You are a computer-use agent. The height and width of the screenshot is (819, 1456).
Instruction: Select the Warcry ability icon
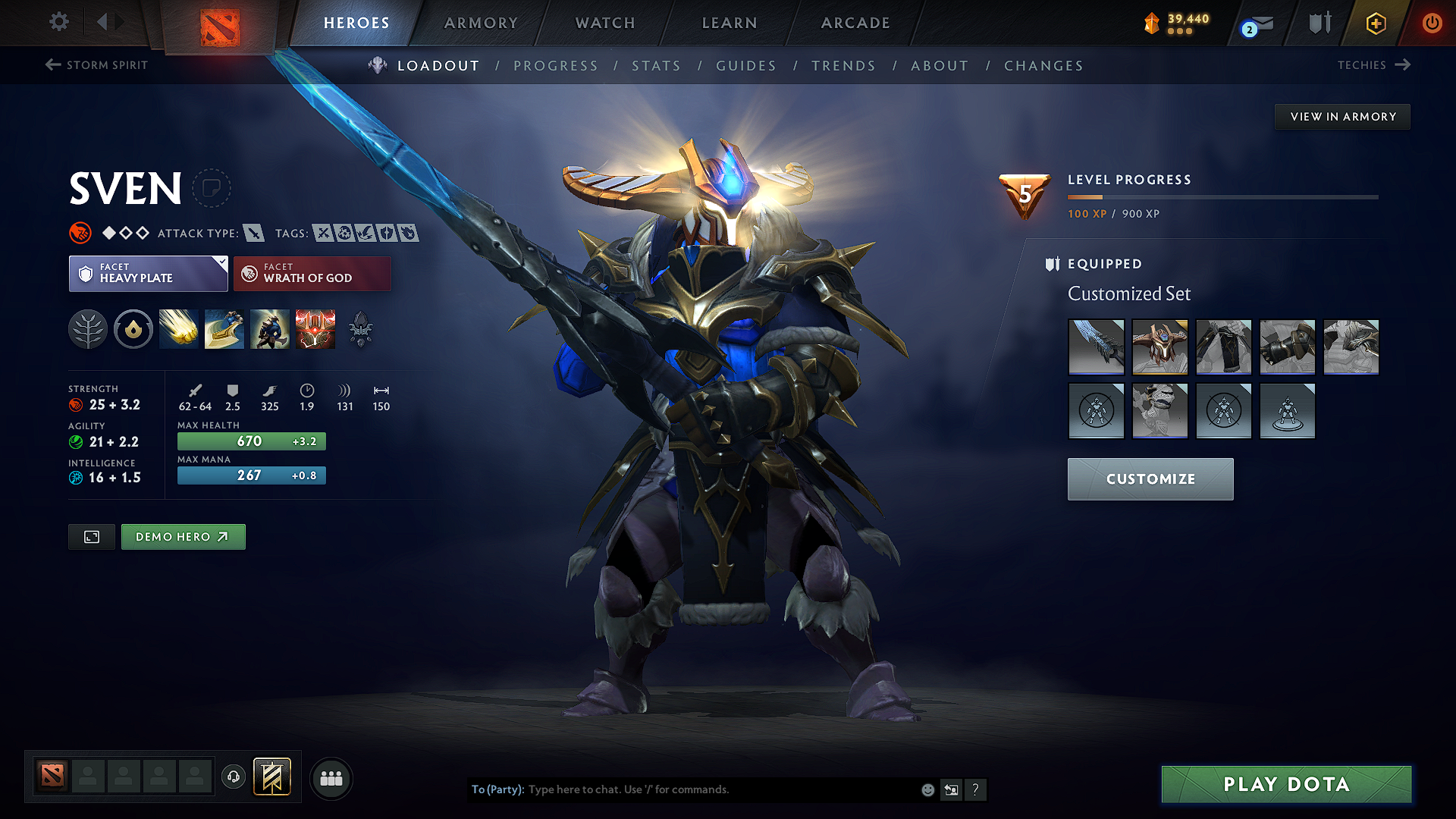click(269, 328)
